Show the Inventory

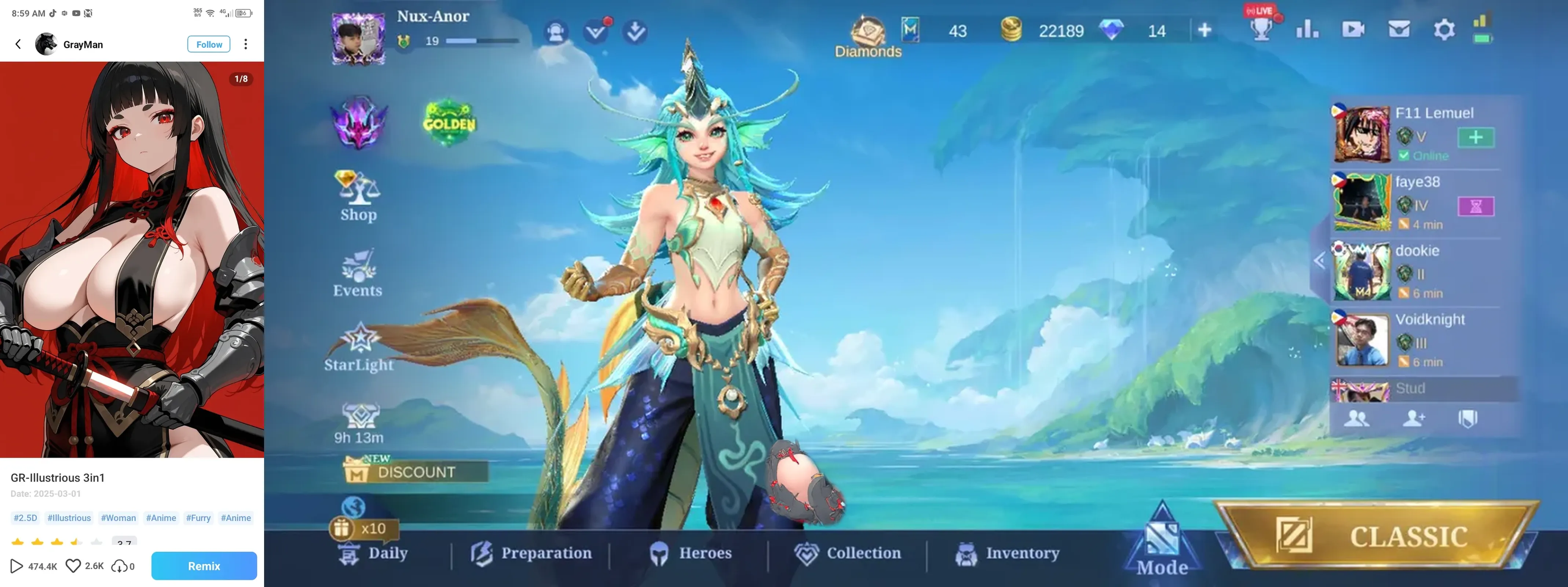click(1008, 554)
